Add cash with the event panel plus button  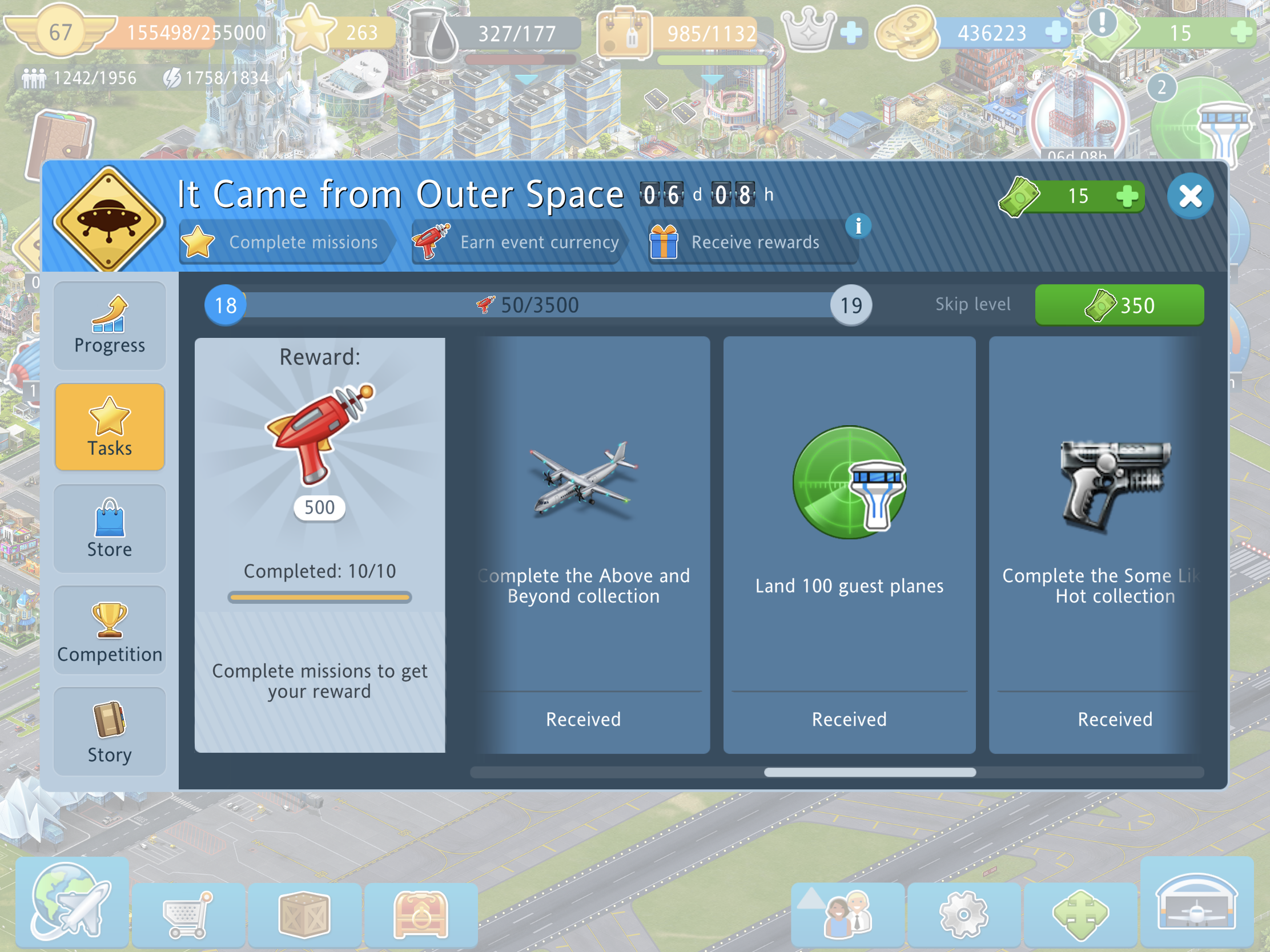tap(1127, 196)
